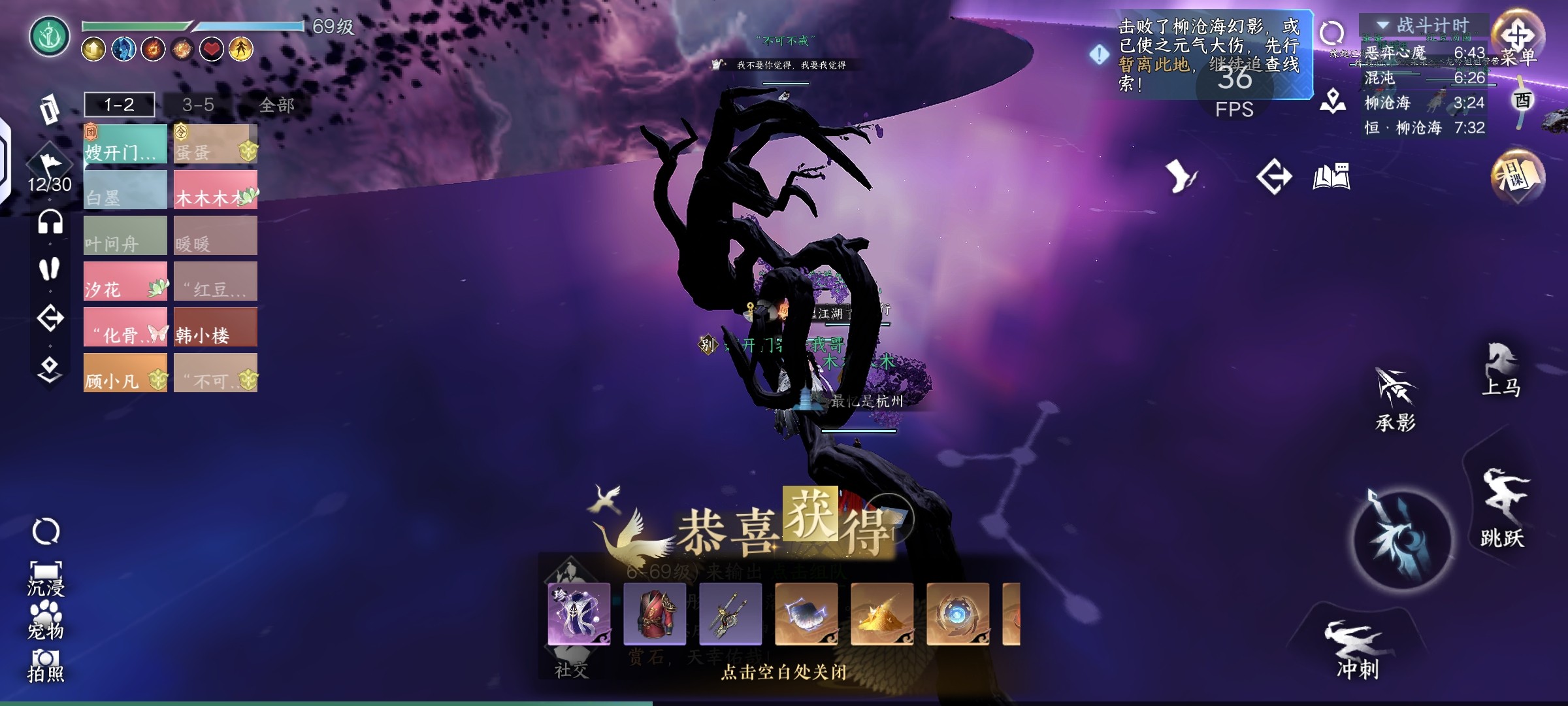The height and width of the screenshot is (706, 1568).
Task: Switch to the 3-5 team tab
Action: [198, 105]
